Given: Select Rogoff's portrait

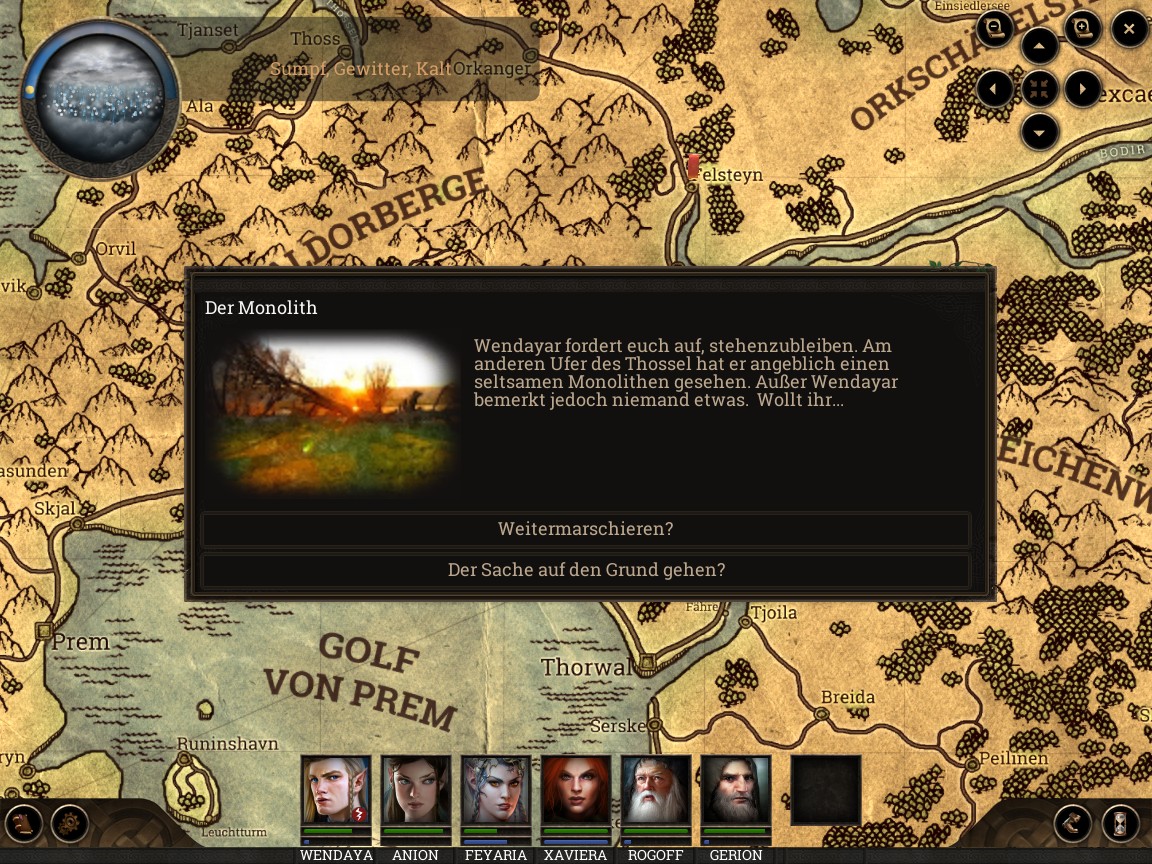Looking at the screenshot, I should click(656, 790).
